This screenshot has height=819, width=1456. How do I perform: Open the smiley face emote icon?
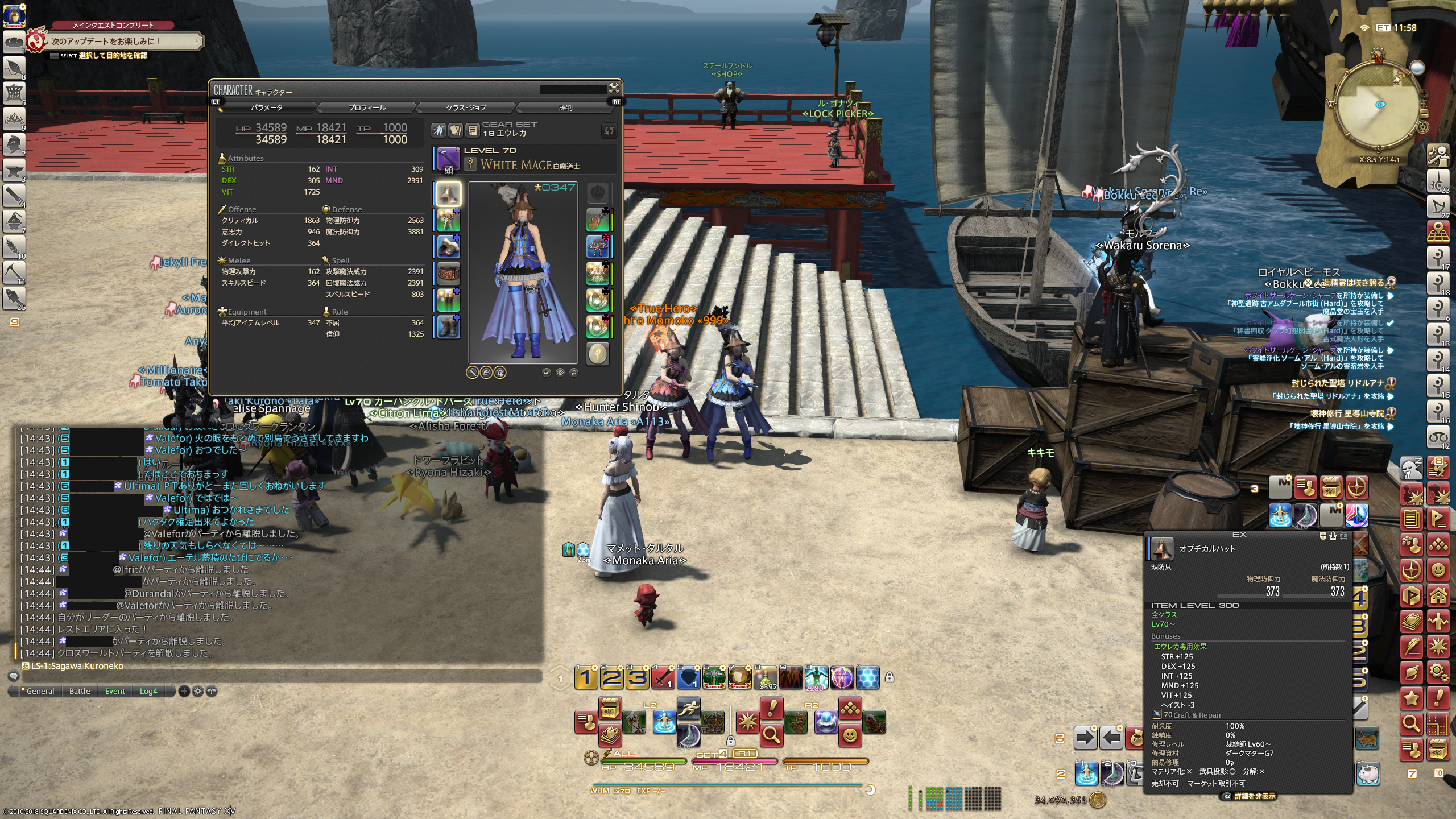pyautogui.click(x=850, y=735)
